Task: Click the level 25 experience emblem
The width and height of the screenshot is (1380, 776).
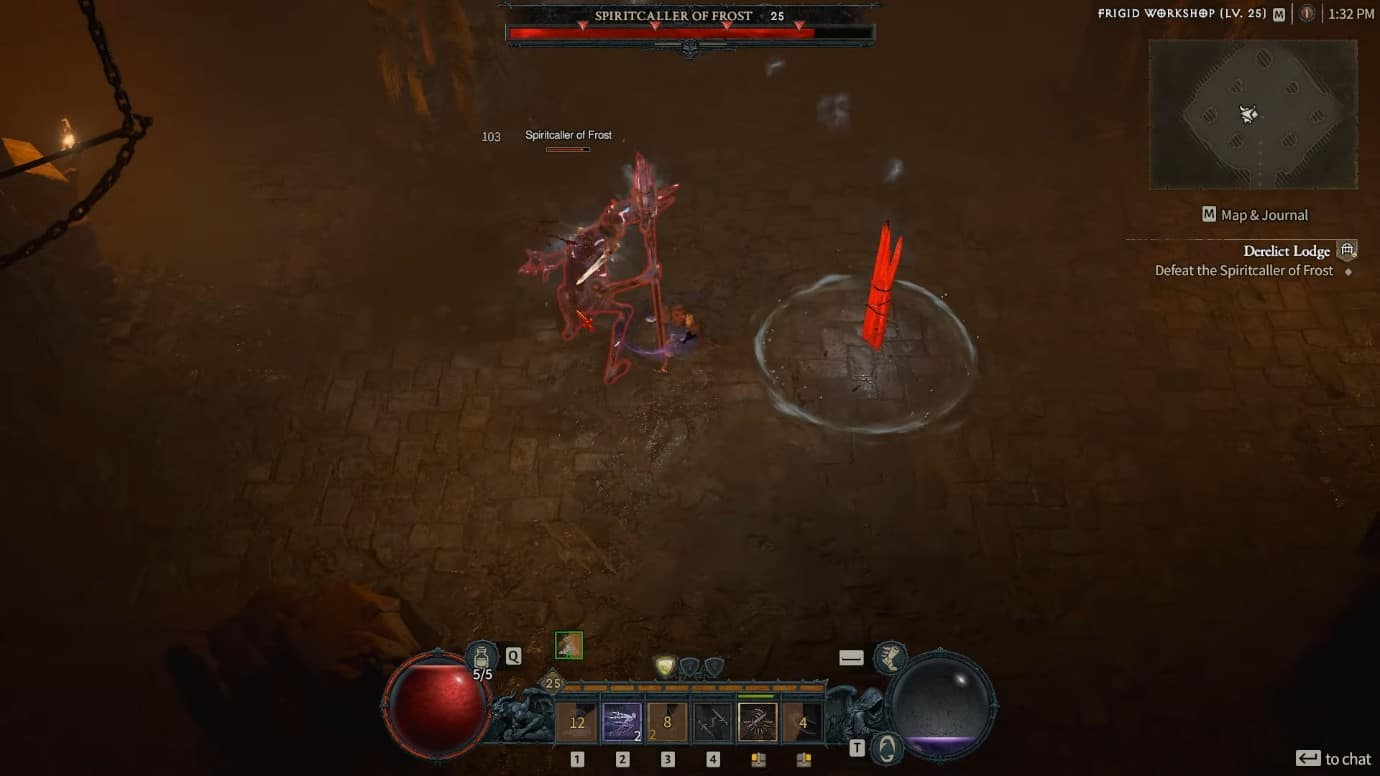Action: click(553, 684)
